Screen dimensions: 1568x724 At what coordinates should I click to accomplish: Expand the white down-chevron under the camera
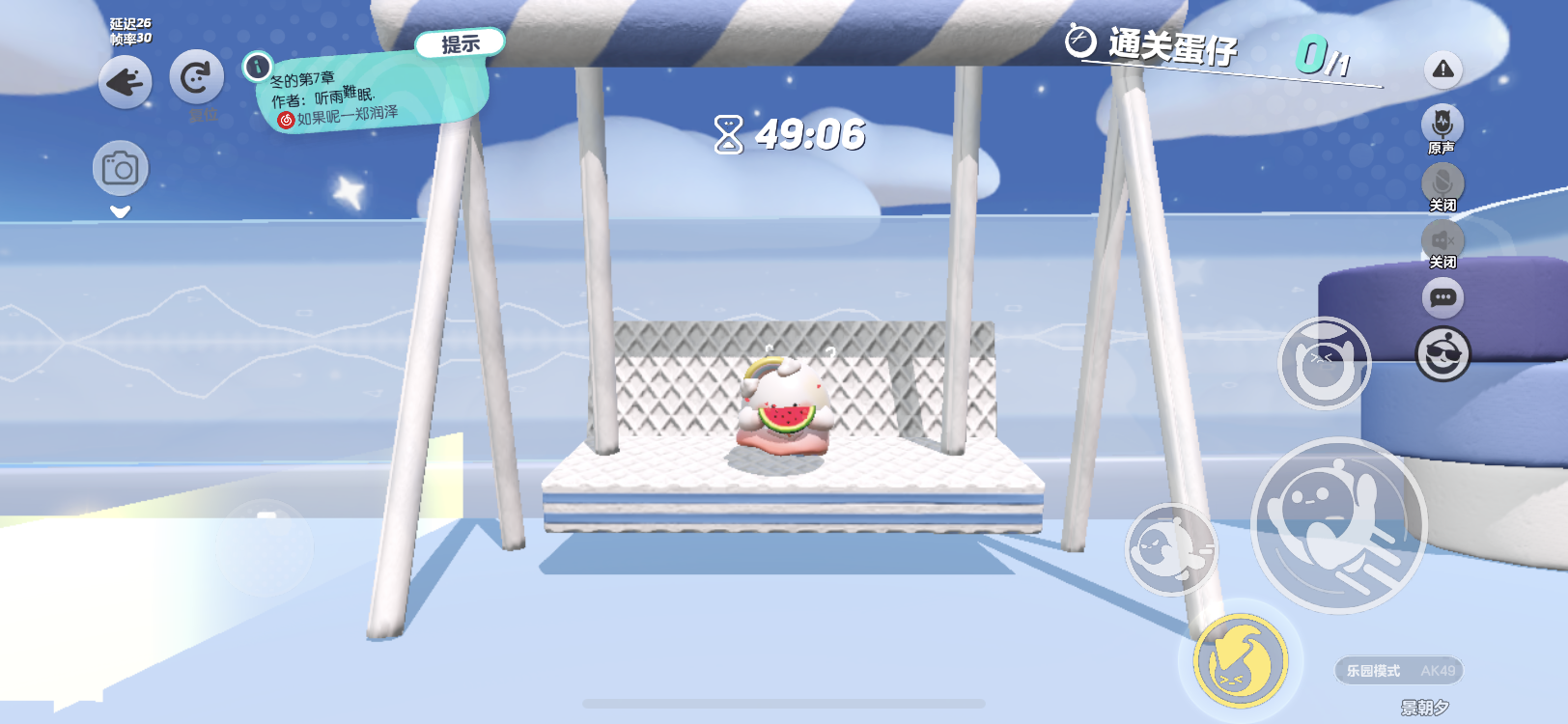(120, 211)
